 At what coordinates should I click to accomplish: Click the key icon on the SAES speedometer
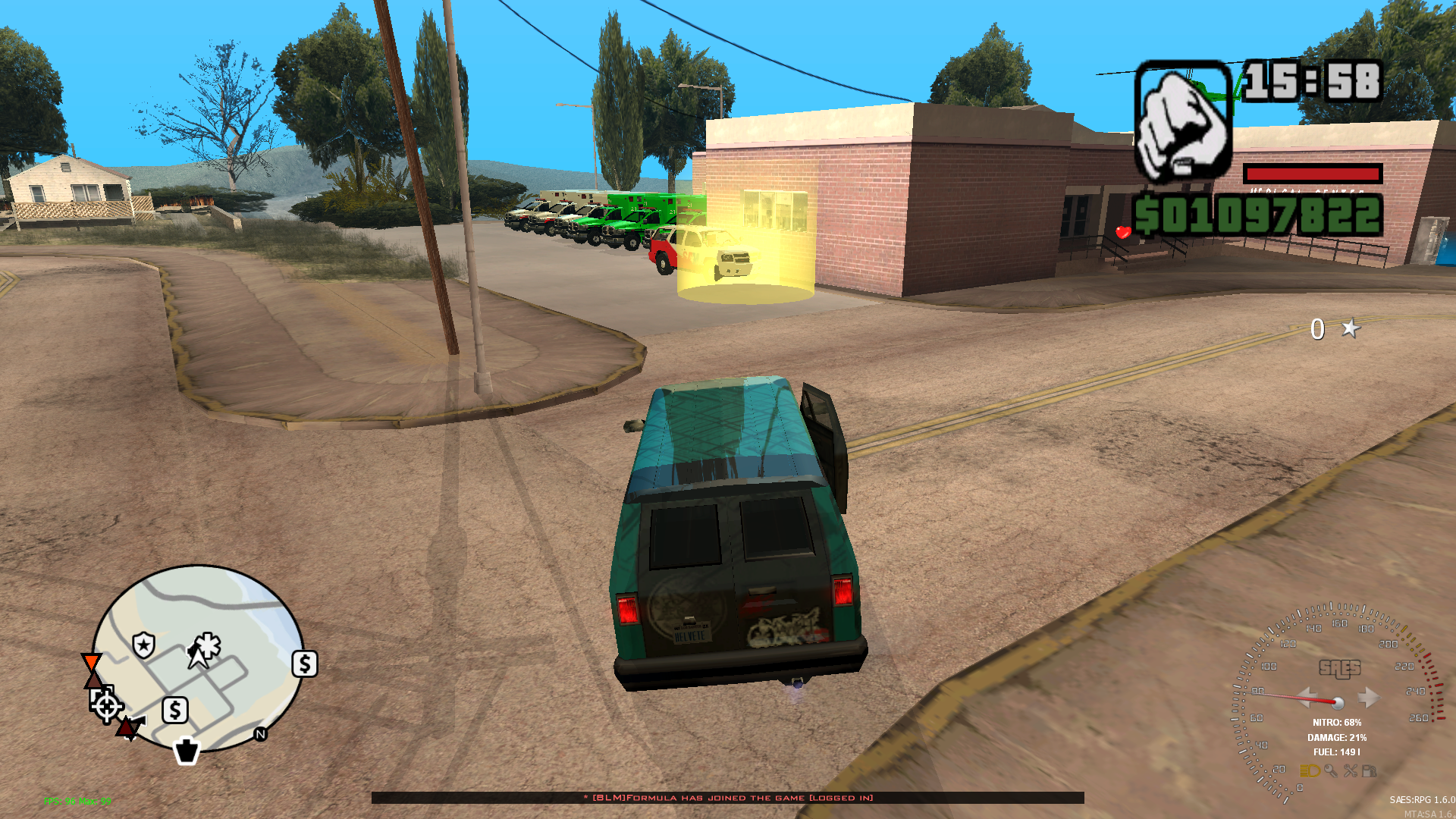point(1331,770)
